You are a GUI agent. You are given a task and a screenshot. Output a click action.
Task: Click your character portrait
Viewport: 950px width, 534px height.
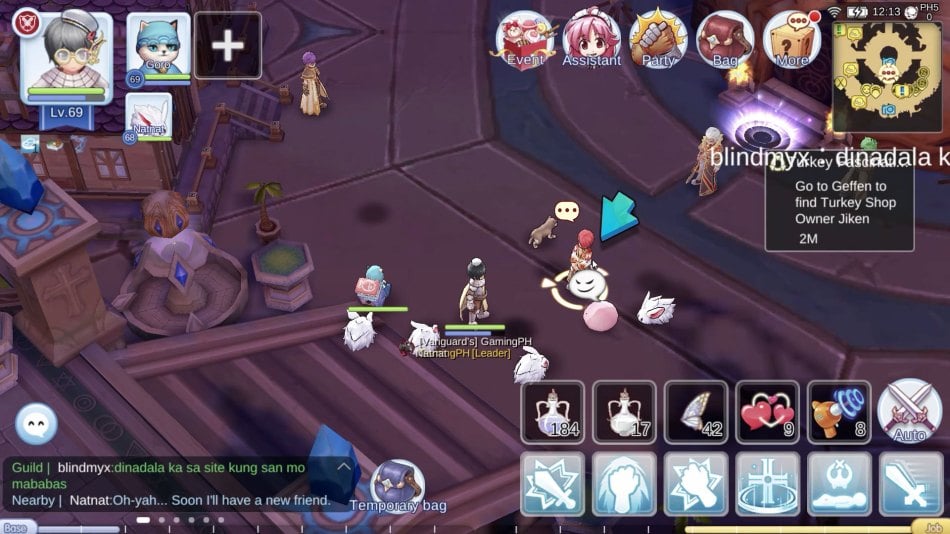click(66, 56)
